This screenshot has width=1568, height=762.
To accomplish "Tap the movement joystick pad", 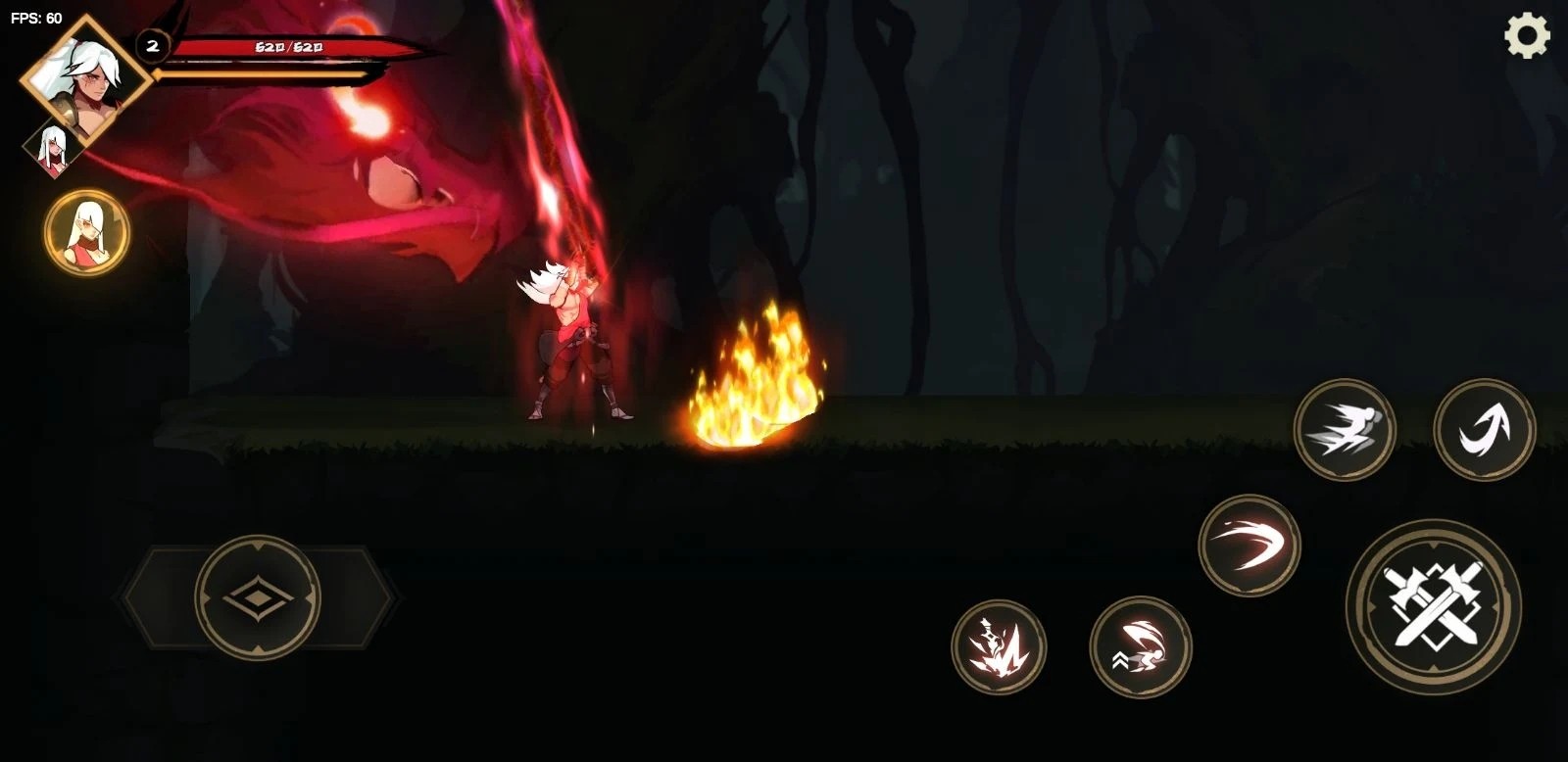I will [x=258, y=595].
